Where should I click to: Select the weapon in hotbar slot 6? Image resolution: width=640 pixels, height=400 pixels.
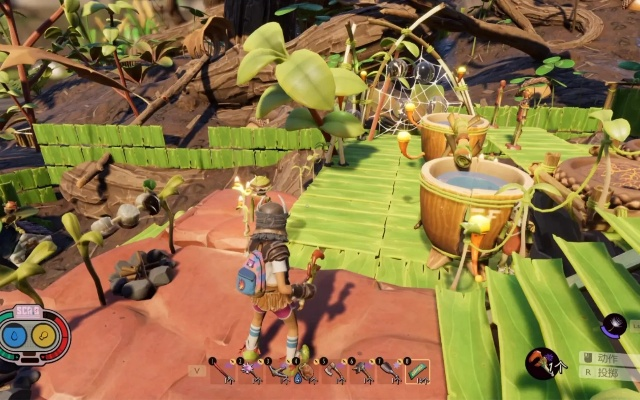tap(361, 371)
